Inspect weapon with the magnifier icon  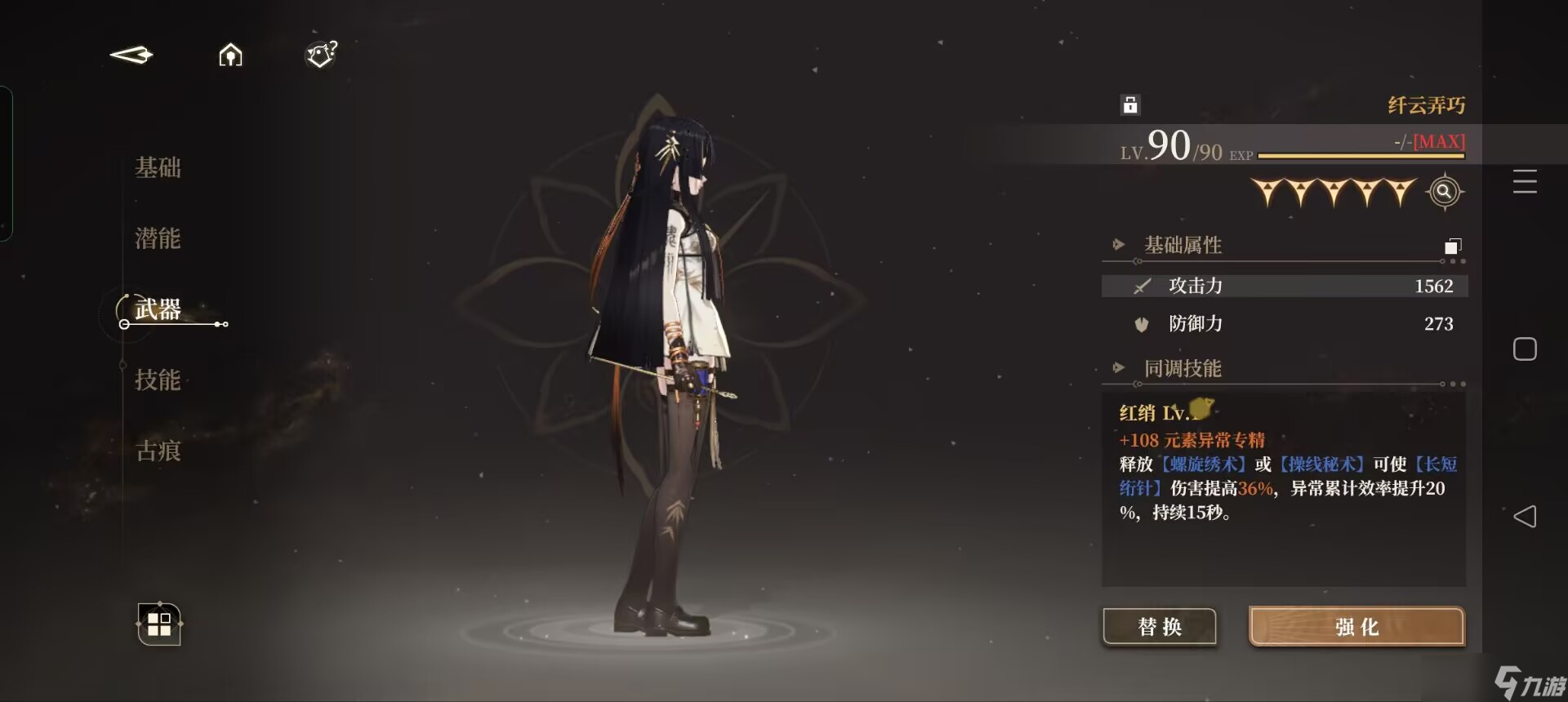[x=1444, y=192]
